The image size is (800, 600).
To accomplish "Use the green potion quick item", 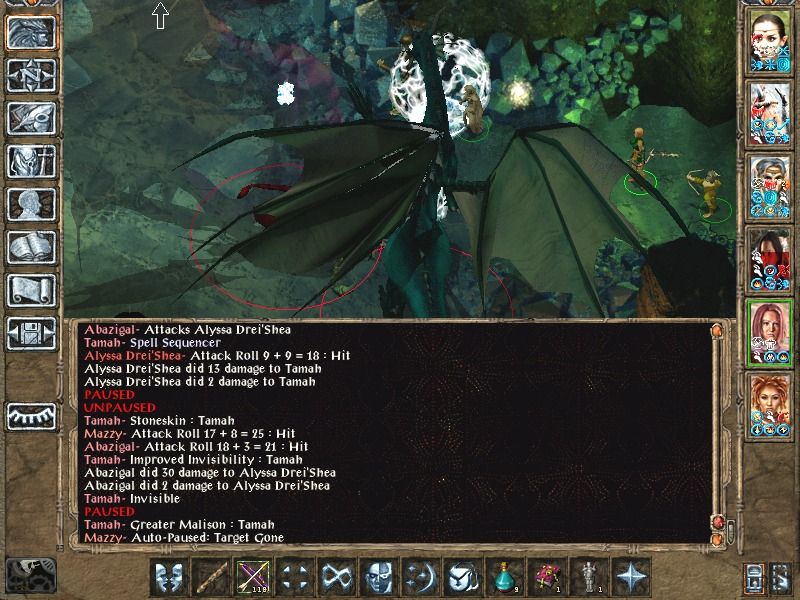I will (x=504, y=577).
